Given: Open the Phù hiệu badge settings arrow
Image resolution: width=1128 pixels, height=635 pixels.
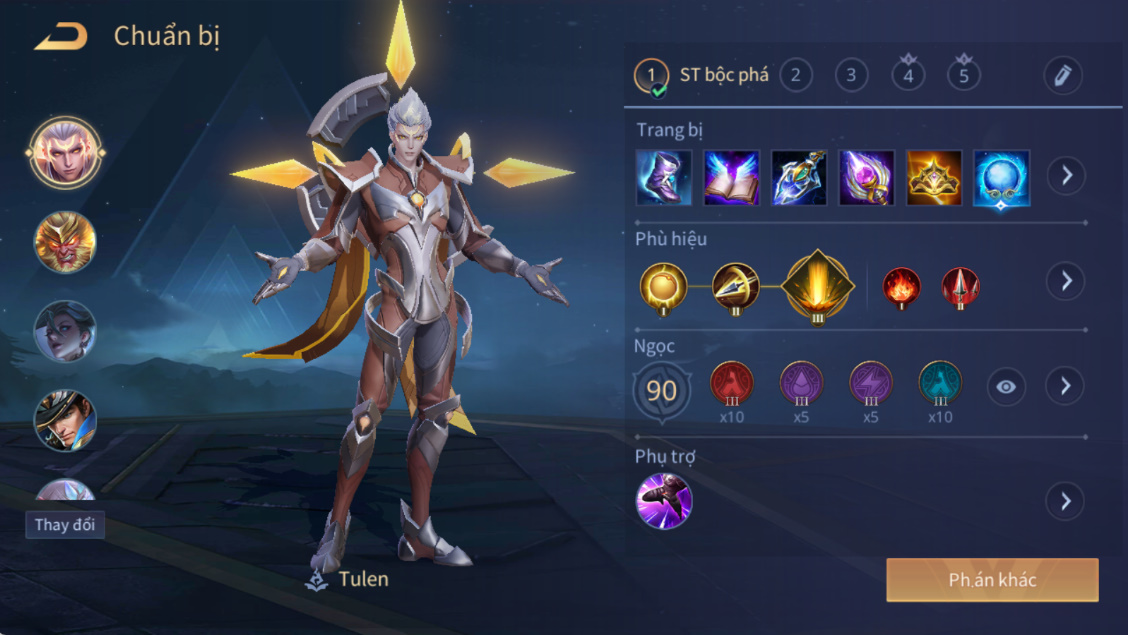Looking at the screenshot, I should point(1066,281).
